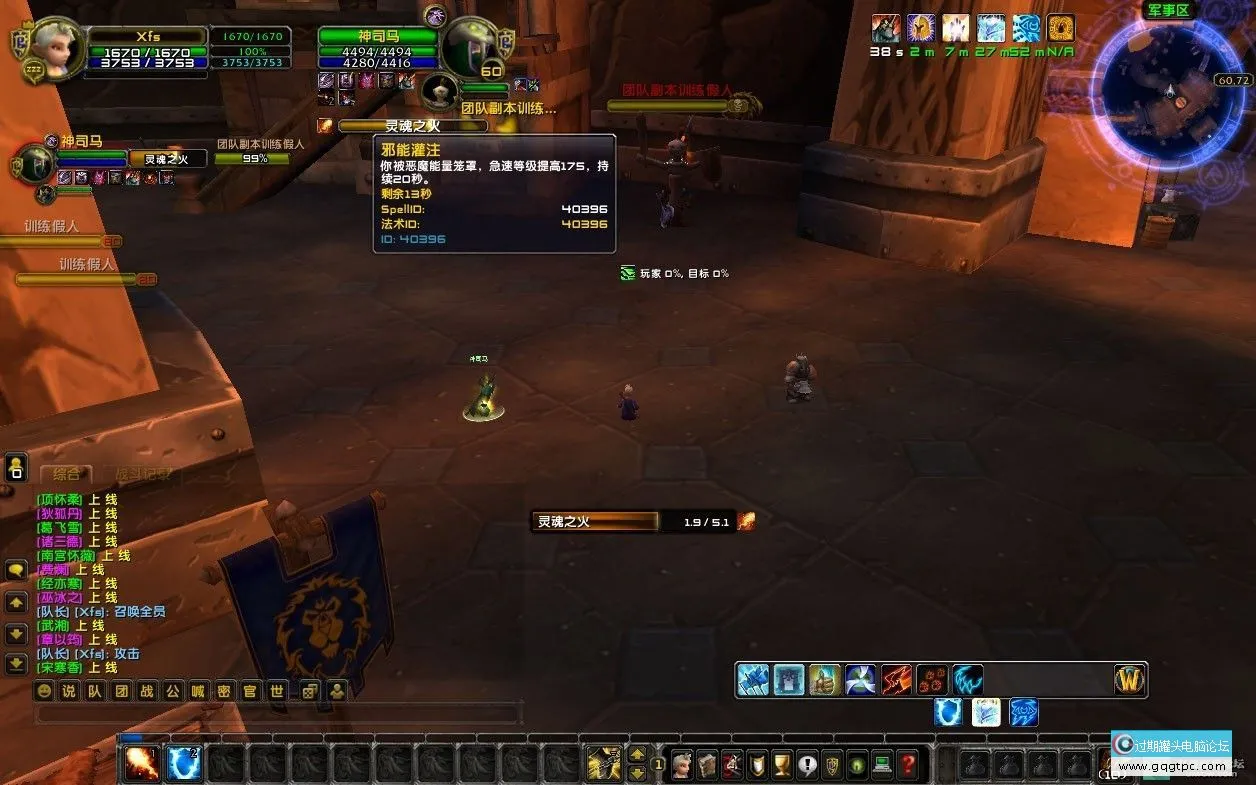Screen dimensions: 1256x785
Task: Open the gold trophy achievements button
Action: click(782, 765)
